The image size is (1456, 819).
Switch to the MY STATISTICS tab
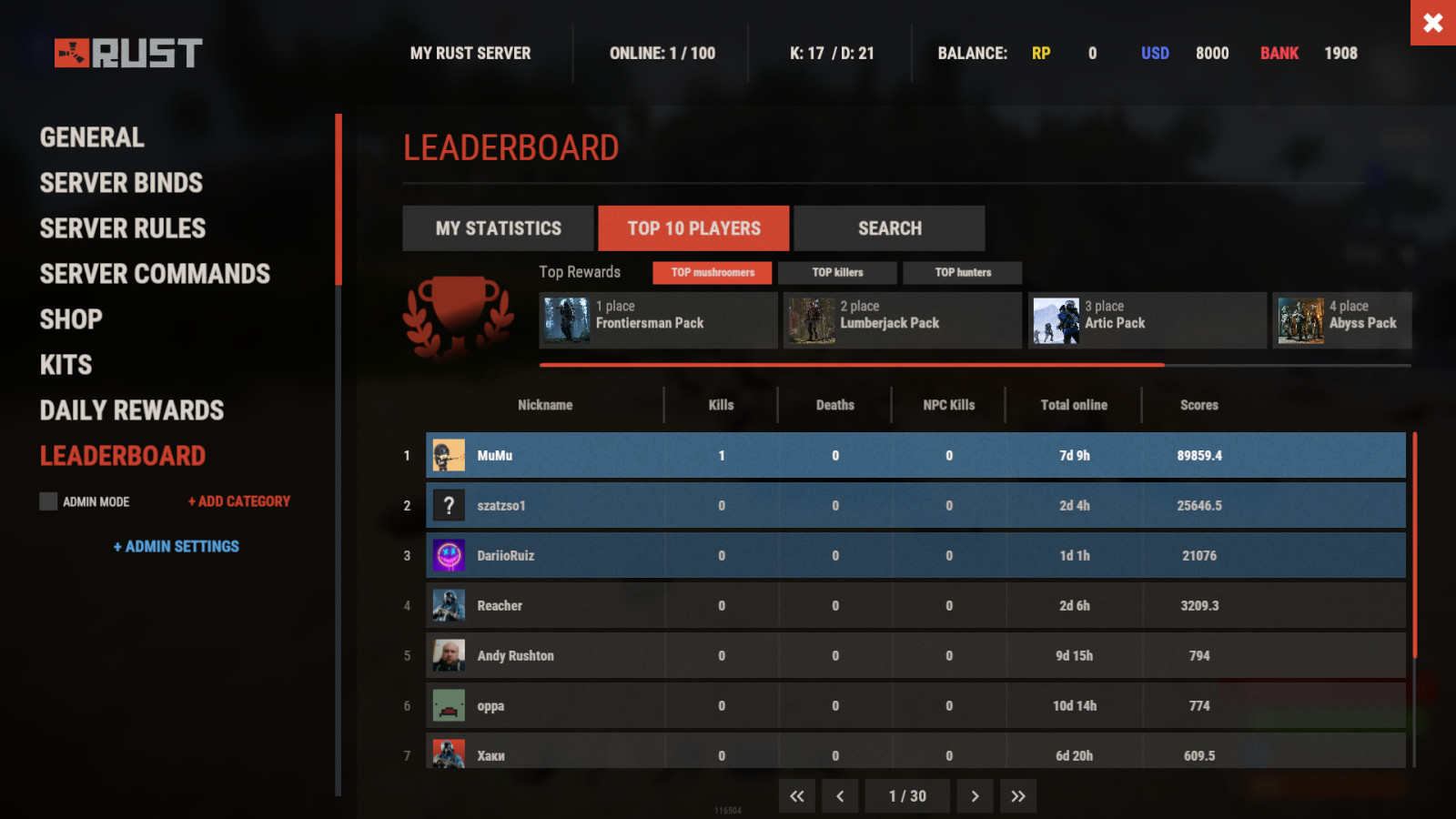pyautogui.click(x=499, y=227)
